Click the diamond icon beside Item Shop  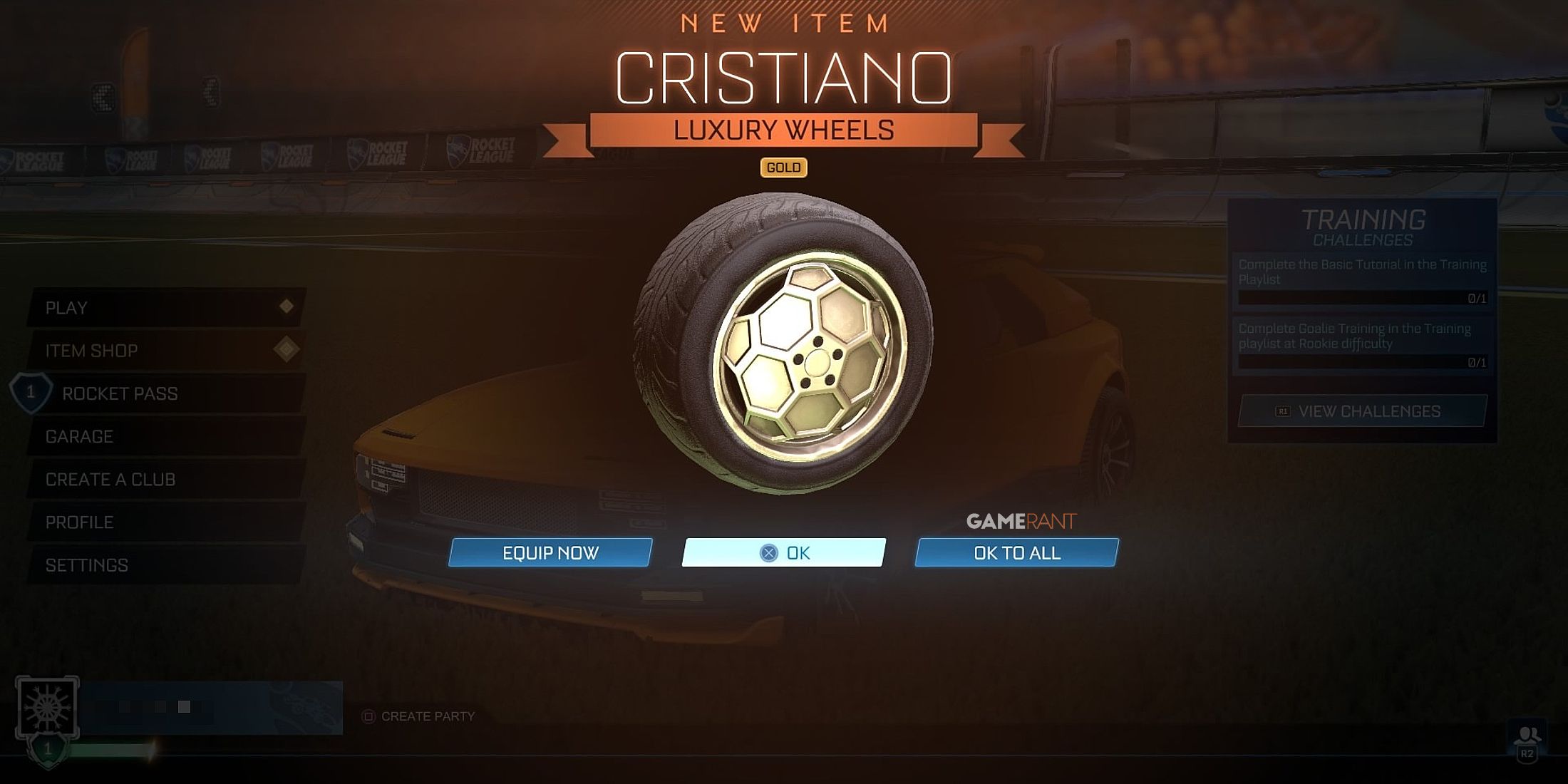(287, 350)
